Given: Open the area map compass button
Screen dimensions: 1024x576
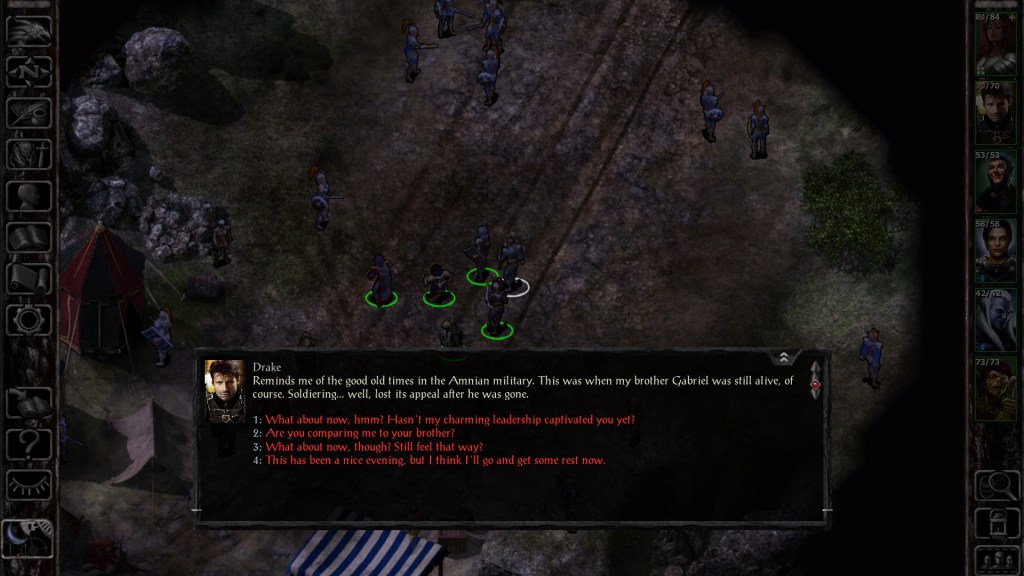Looking at the screenshot, I should [29, 71].
